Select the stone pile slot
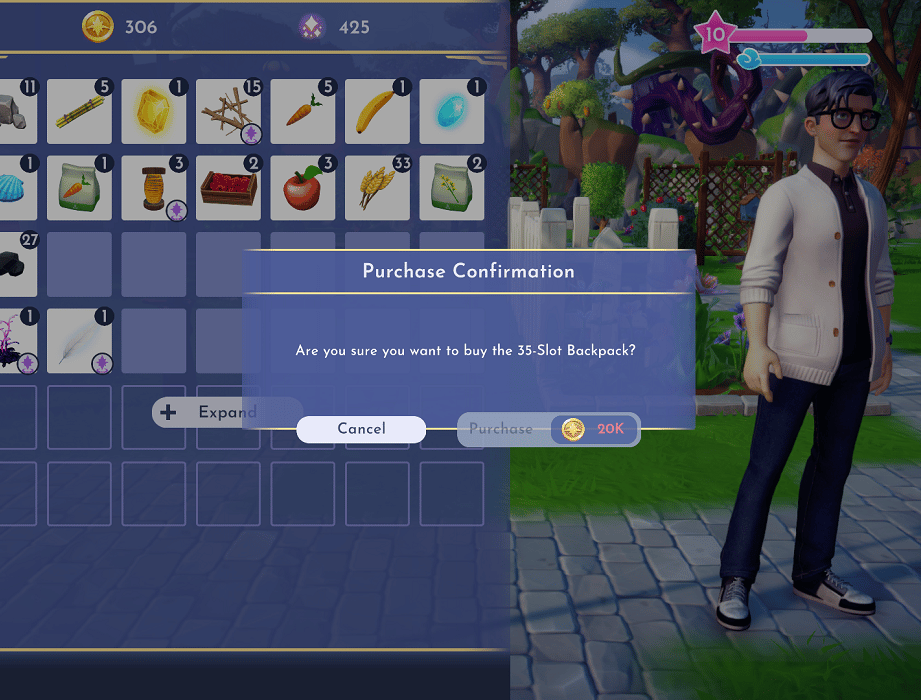 coord(18,111)
